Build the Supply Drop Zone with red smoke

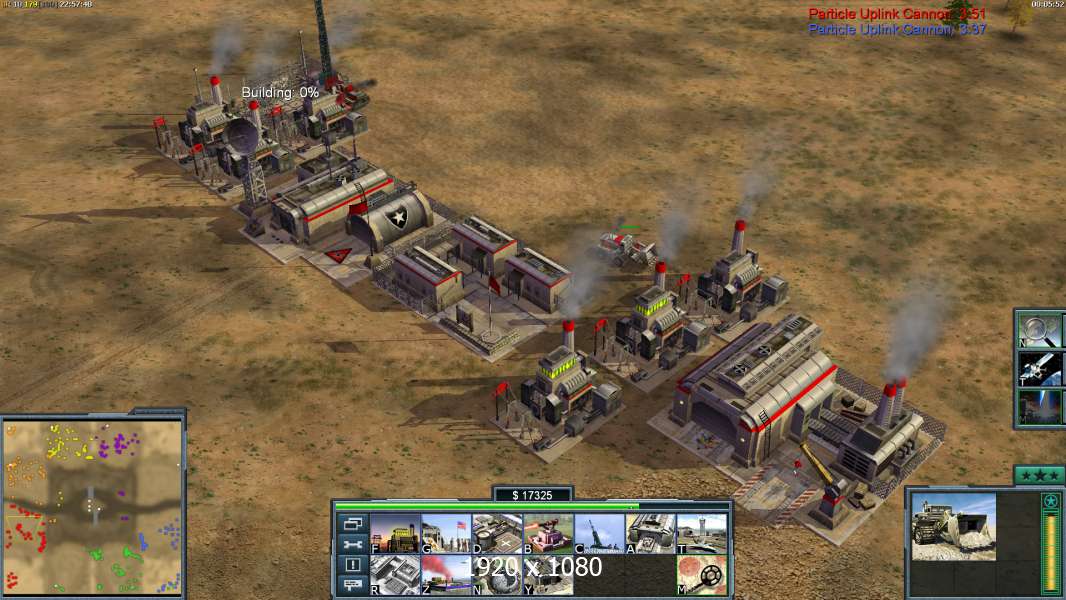tap(446, 575)
